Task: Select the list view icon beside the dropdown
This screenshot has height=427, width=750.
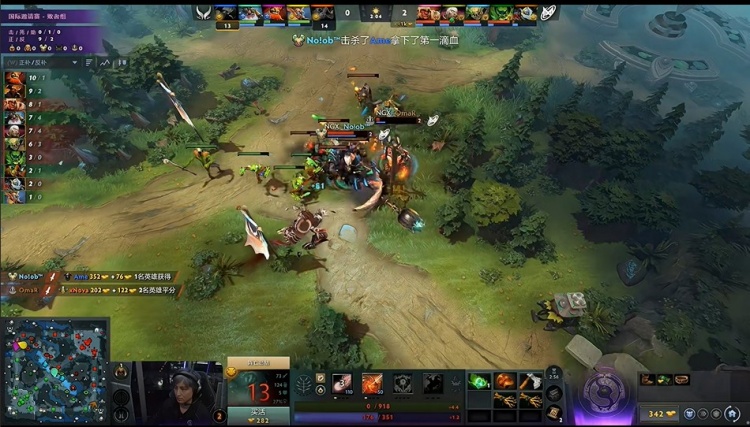Action: [90, 62]
